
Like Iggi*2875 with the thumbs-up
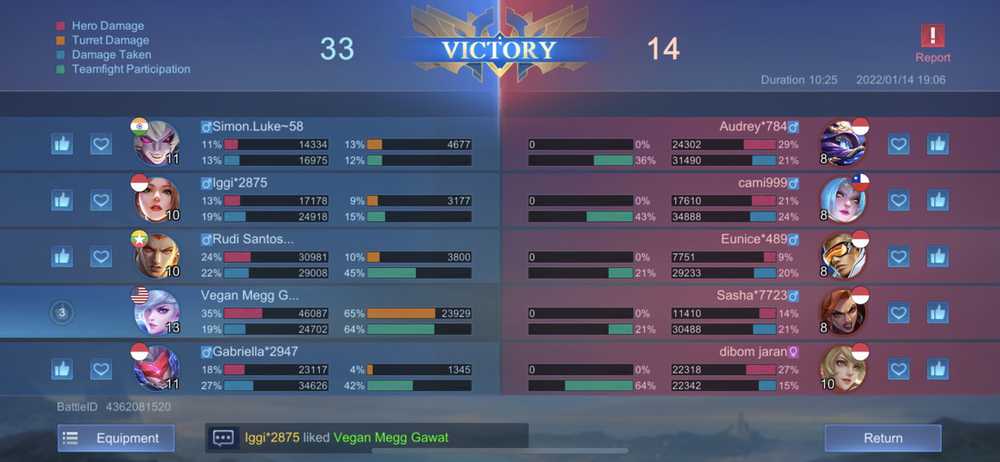(62, 200)
